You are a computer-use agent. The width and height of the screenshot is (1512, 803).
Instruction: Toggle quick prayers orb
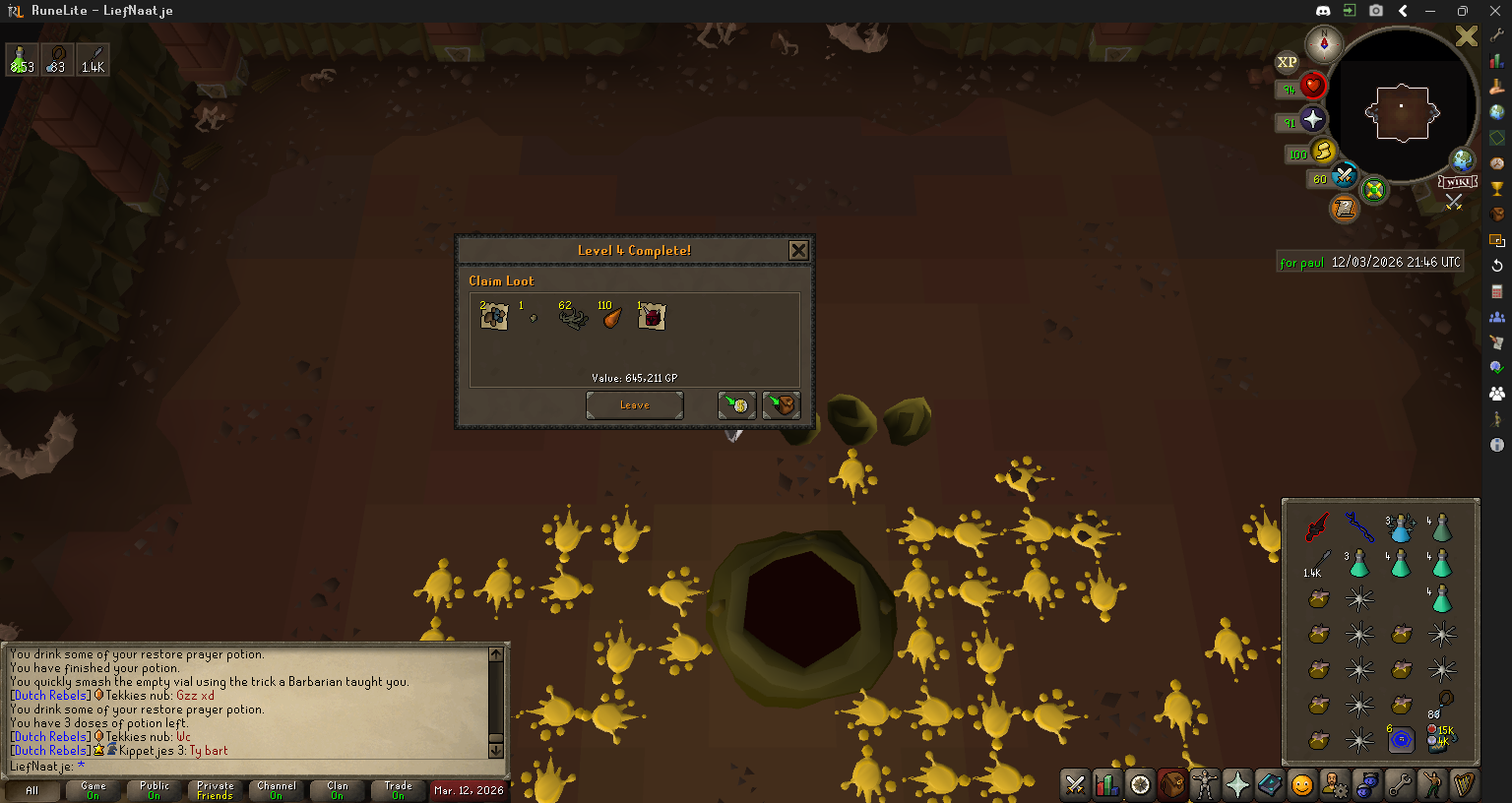click(1312, 120)
